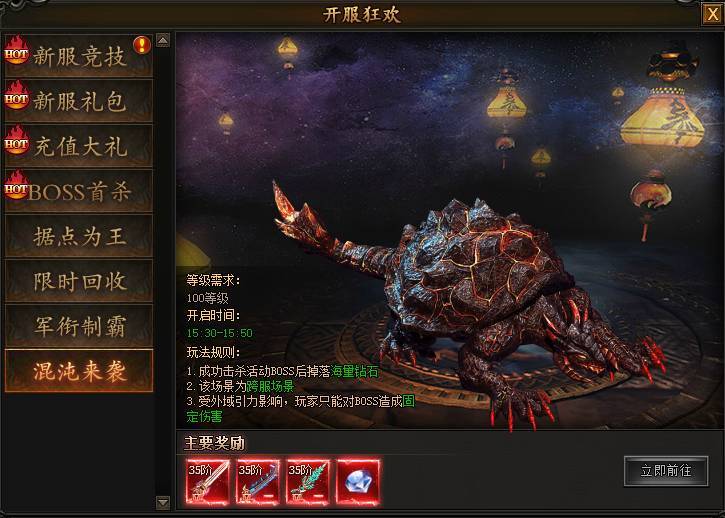725x518 pixels.
Task: Open the 据点为王 tab
Action: pyautogui.click(x=79, y=236)
